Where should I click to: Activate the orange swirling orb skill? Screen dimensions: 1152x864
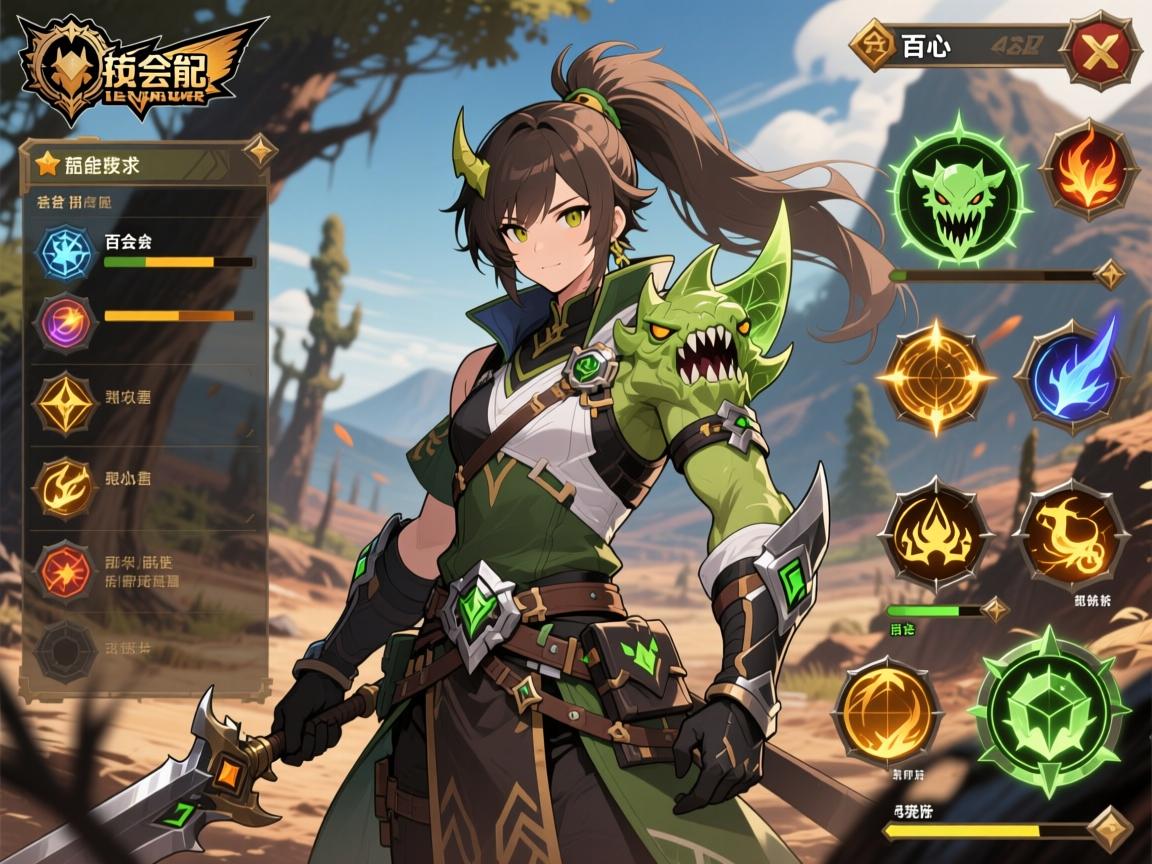pyautogui.click(x=887, y=711)
